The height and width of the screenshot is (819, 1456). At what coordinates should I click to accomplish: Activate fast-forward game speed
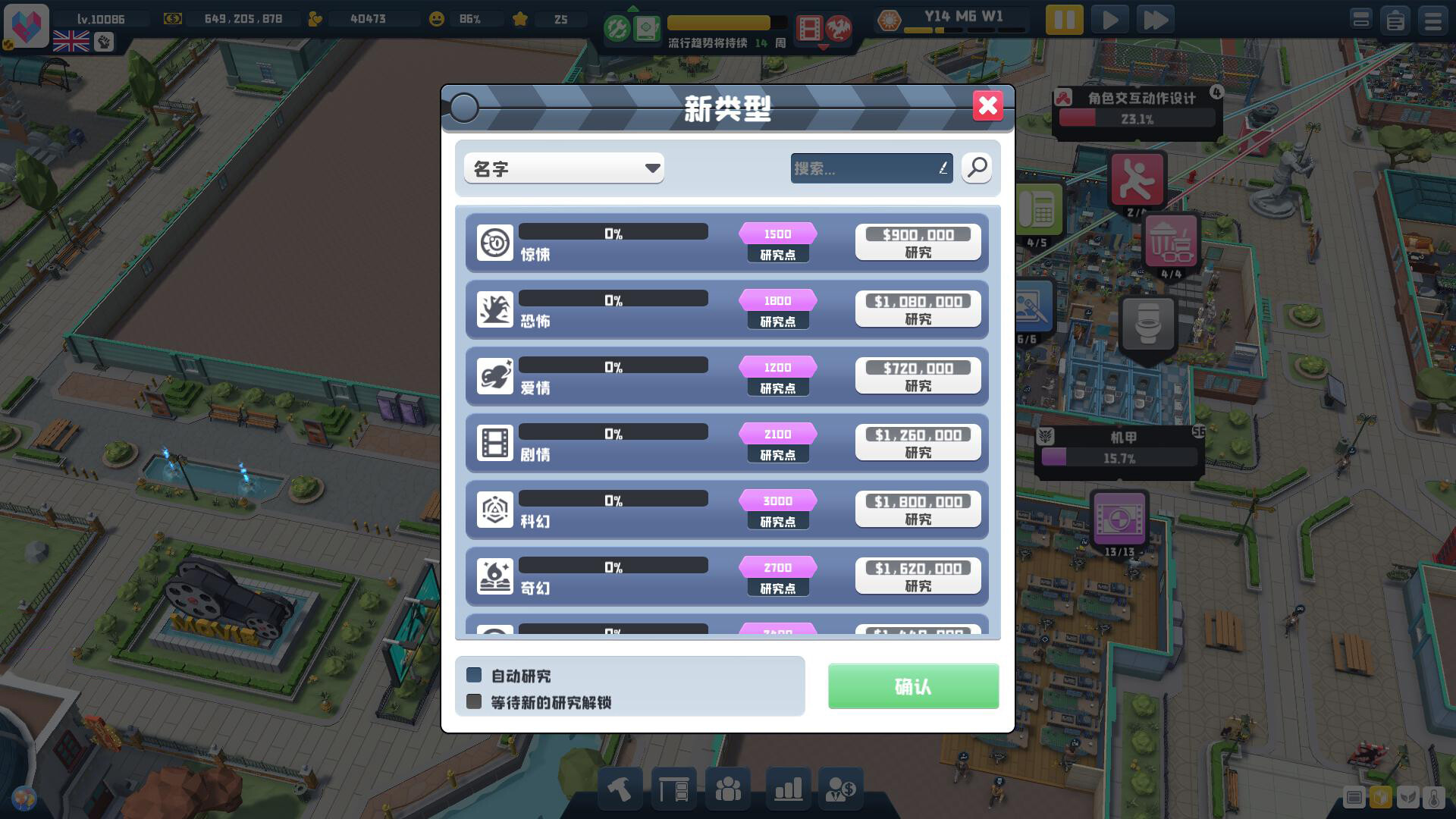[1156, 19]
